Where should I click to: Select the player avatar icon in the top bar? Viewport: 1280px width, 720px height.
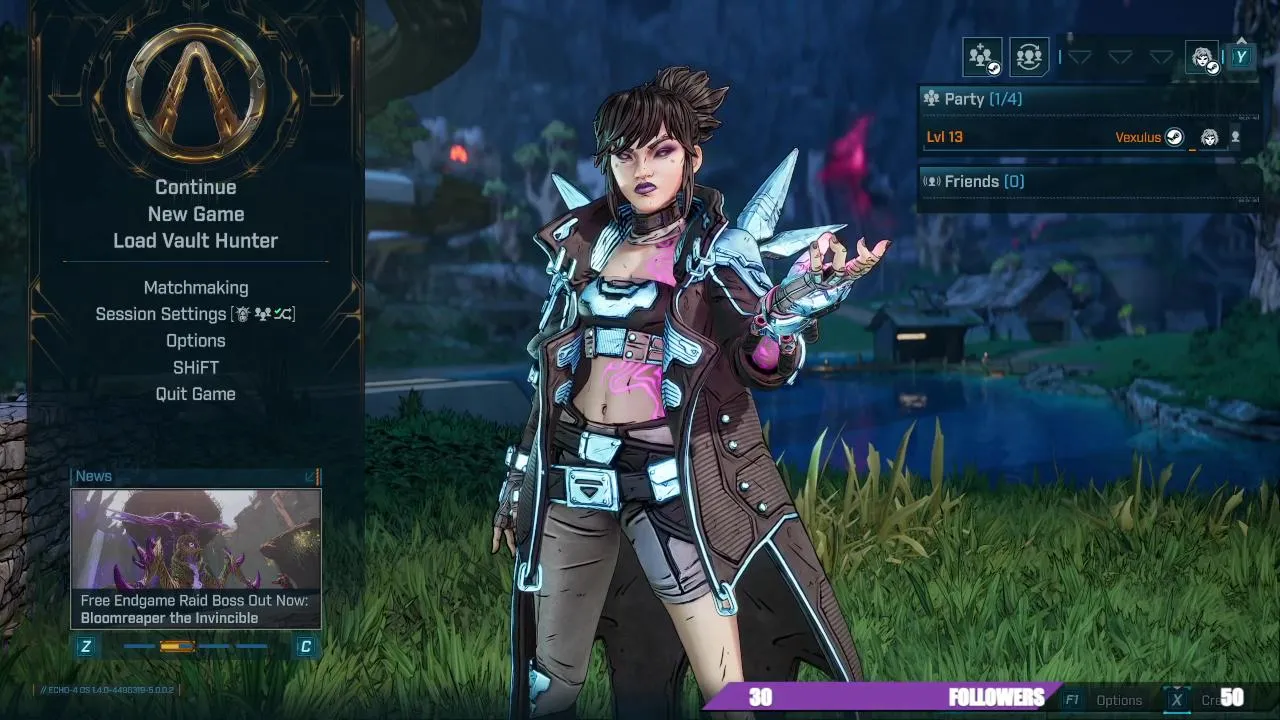tap(1202, 57)
